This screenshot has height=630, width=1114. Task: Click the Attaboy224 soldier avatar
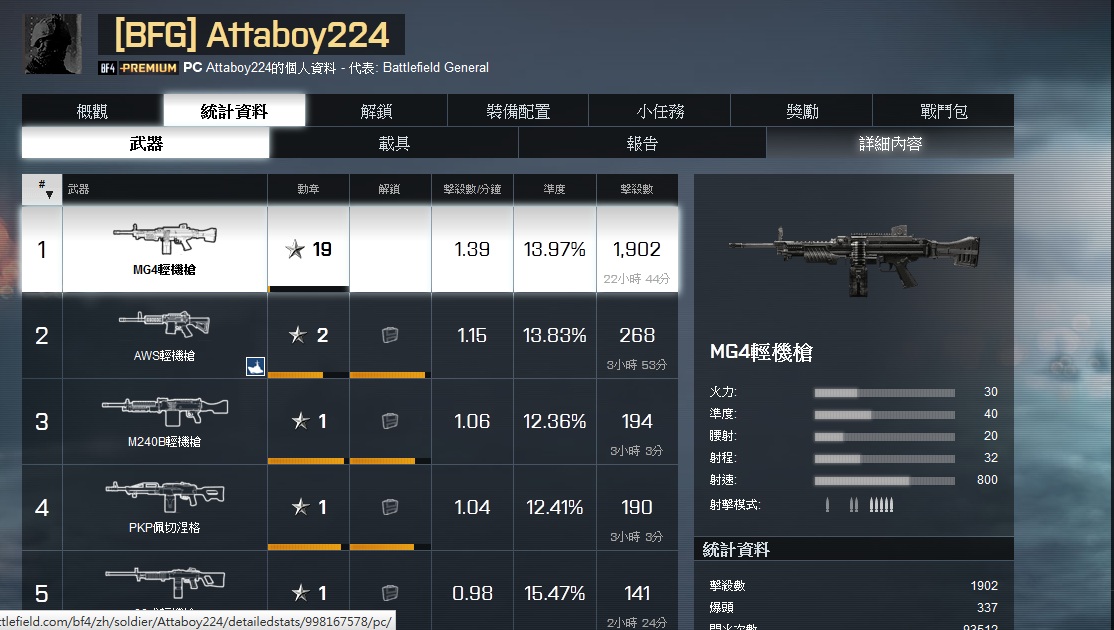tap(52, 44)
